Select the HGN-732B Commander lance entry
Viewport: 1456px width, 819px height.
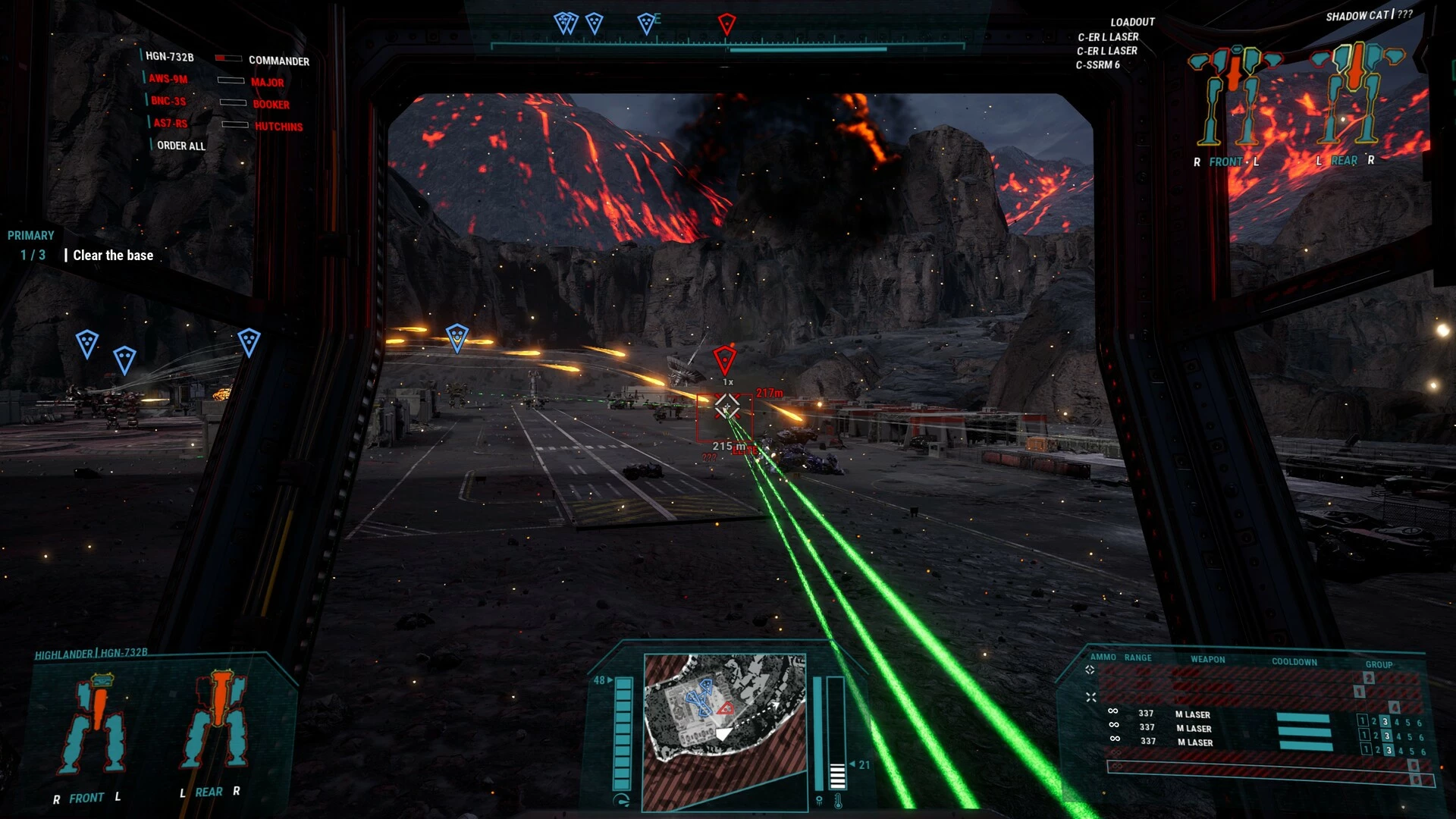pyautogui.click(x=226, y=58)
